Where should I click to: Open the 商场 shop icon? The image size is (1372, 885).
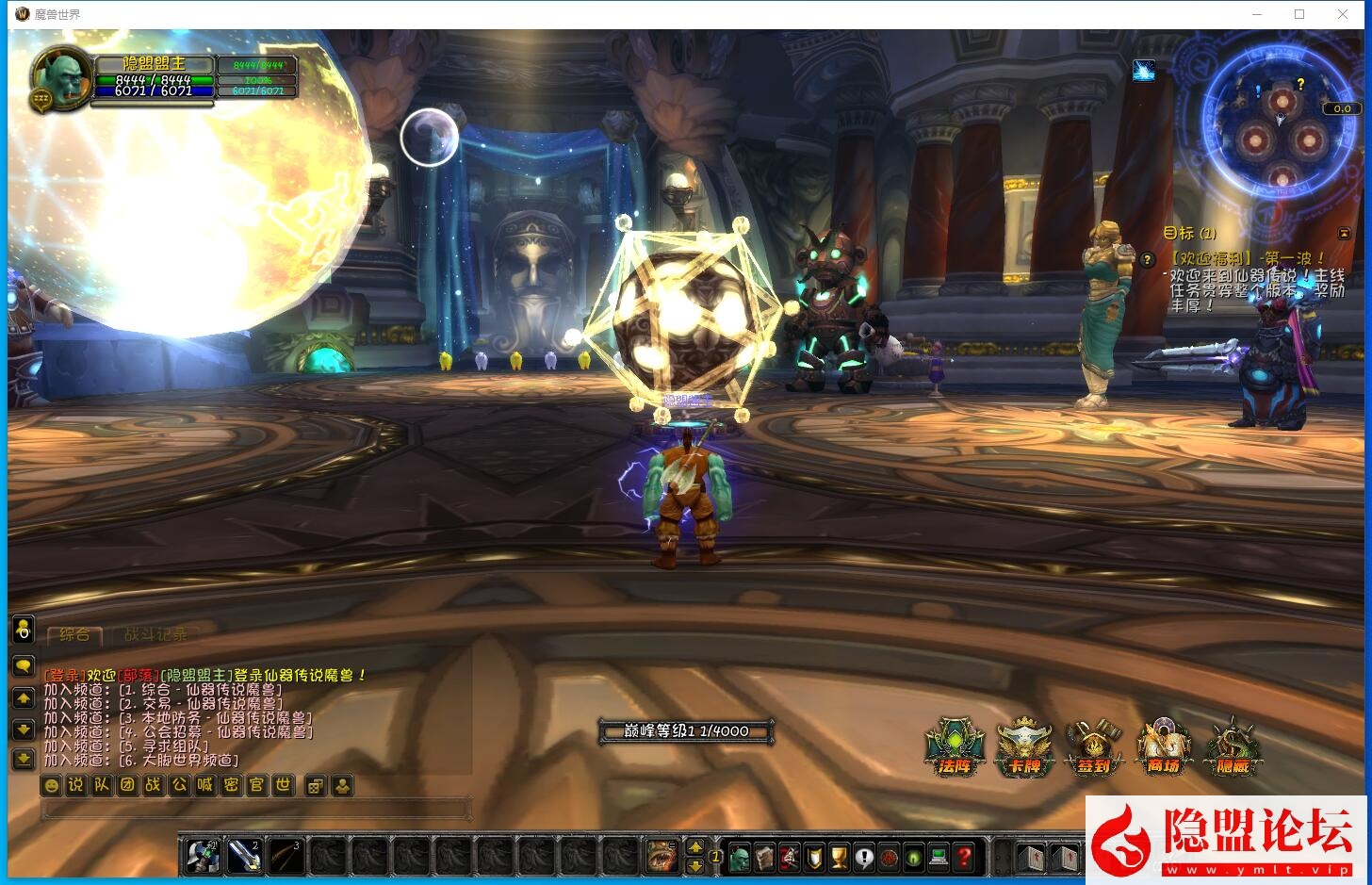[1164, 747]
